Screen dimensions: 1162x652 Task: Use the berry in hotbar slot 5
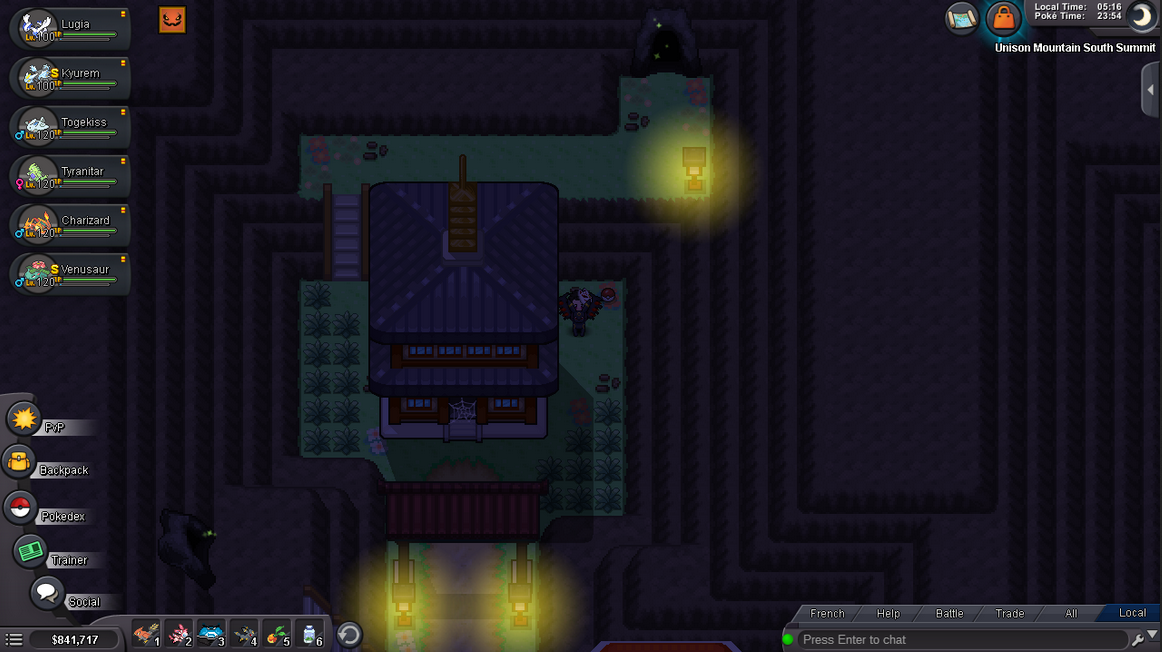tap(278, 634)
